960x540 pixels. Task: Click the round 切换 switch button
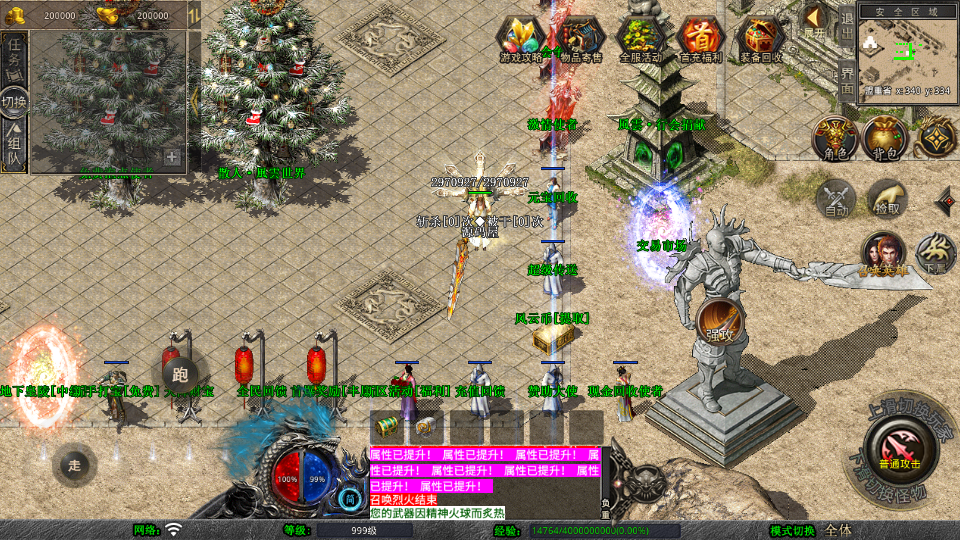coord(14,102)
